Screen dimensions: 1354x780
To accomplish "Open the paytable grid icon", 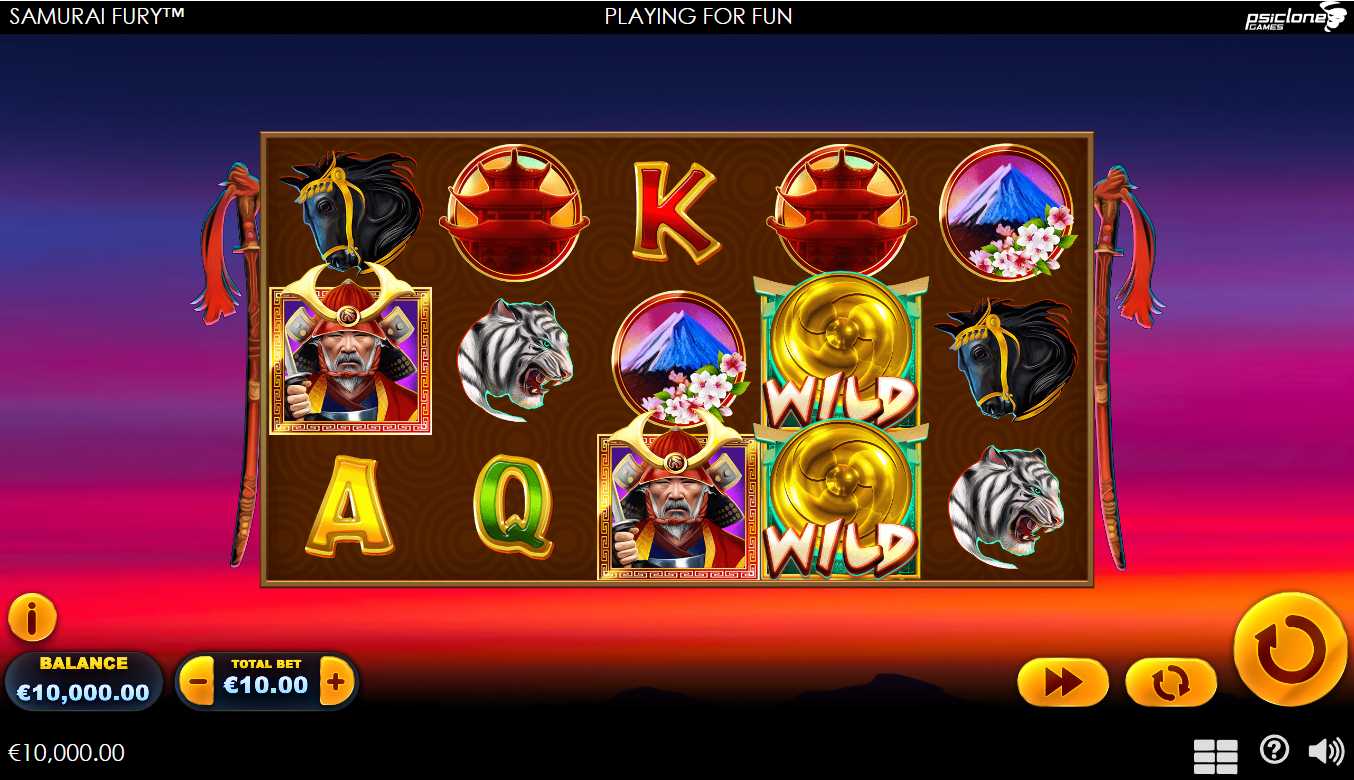I will pyautogui.click(x=1215, y=756).
